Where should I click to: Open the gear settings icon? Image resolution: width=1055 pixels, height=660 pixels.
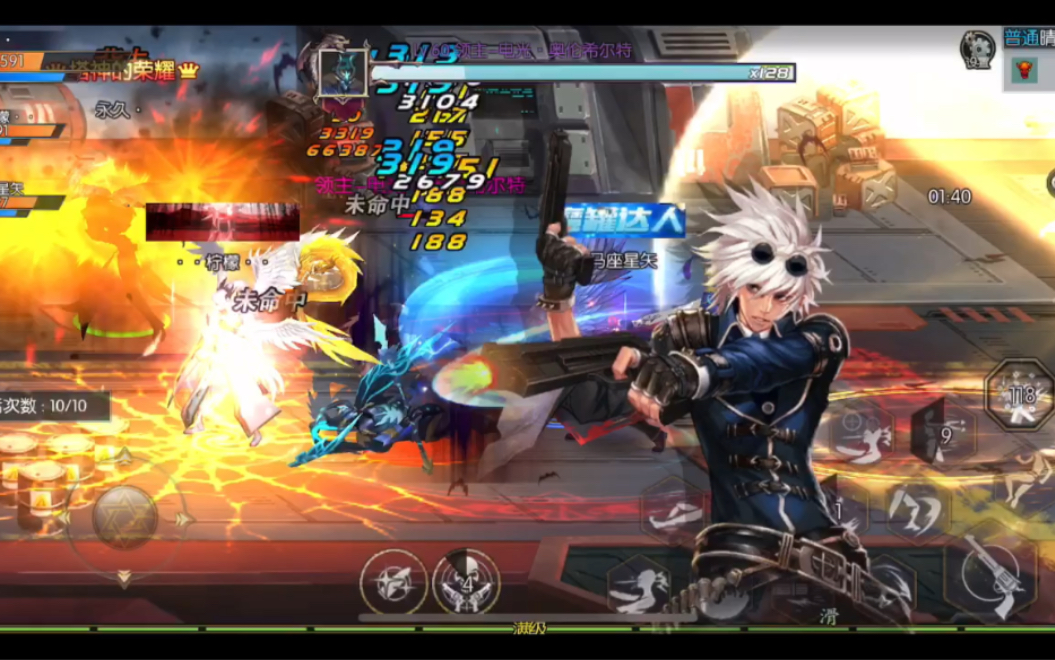pos(977,48)
